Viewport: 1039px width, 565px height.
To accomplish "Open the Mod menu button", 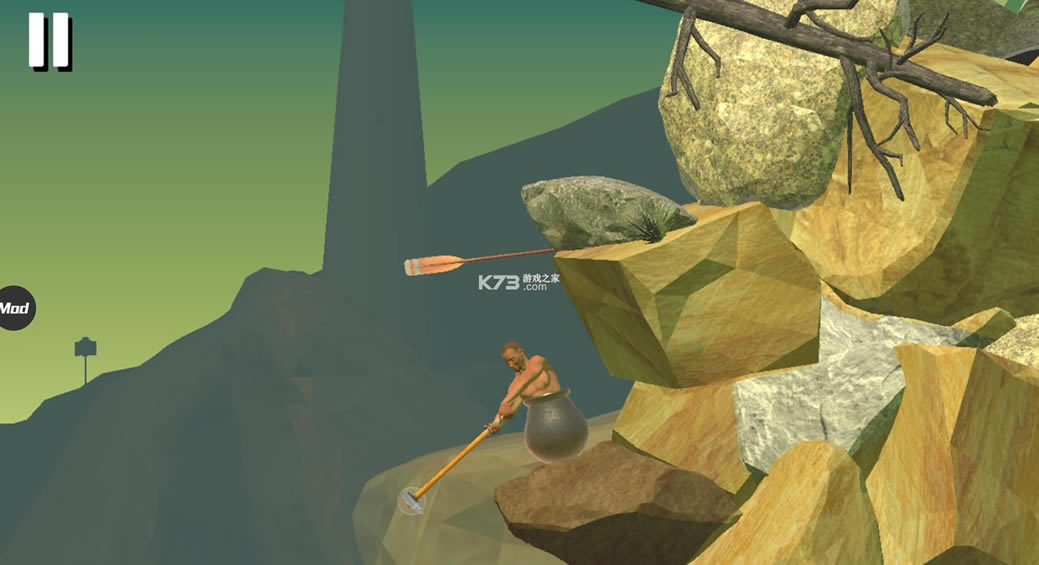I will [15, 308].
